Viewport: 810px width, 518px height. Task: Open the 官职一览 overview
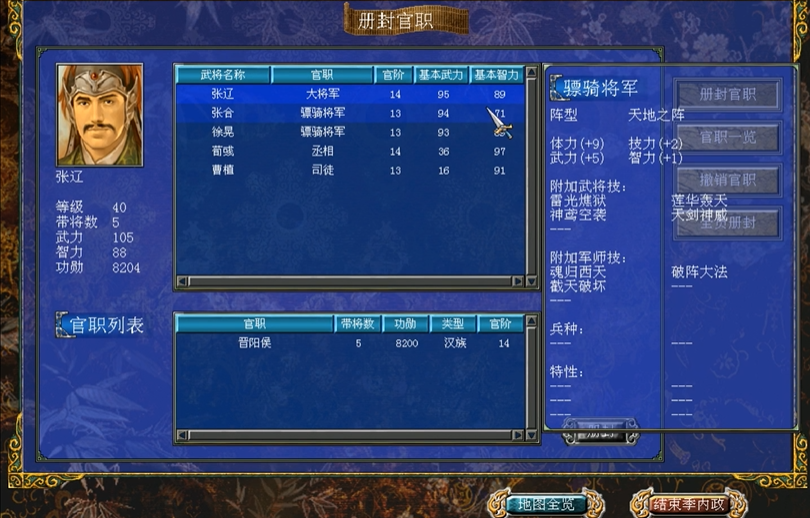click(727, 137)
